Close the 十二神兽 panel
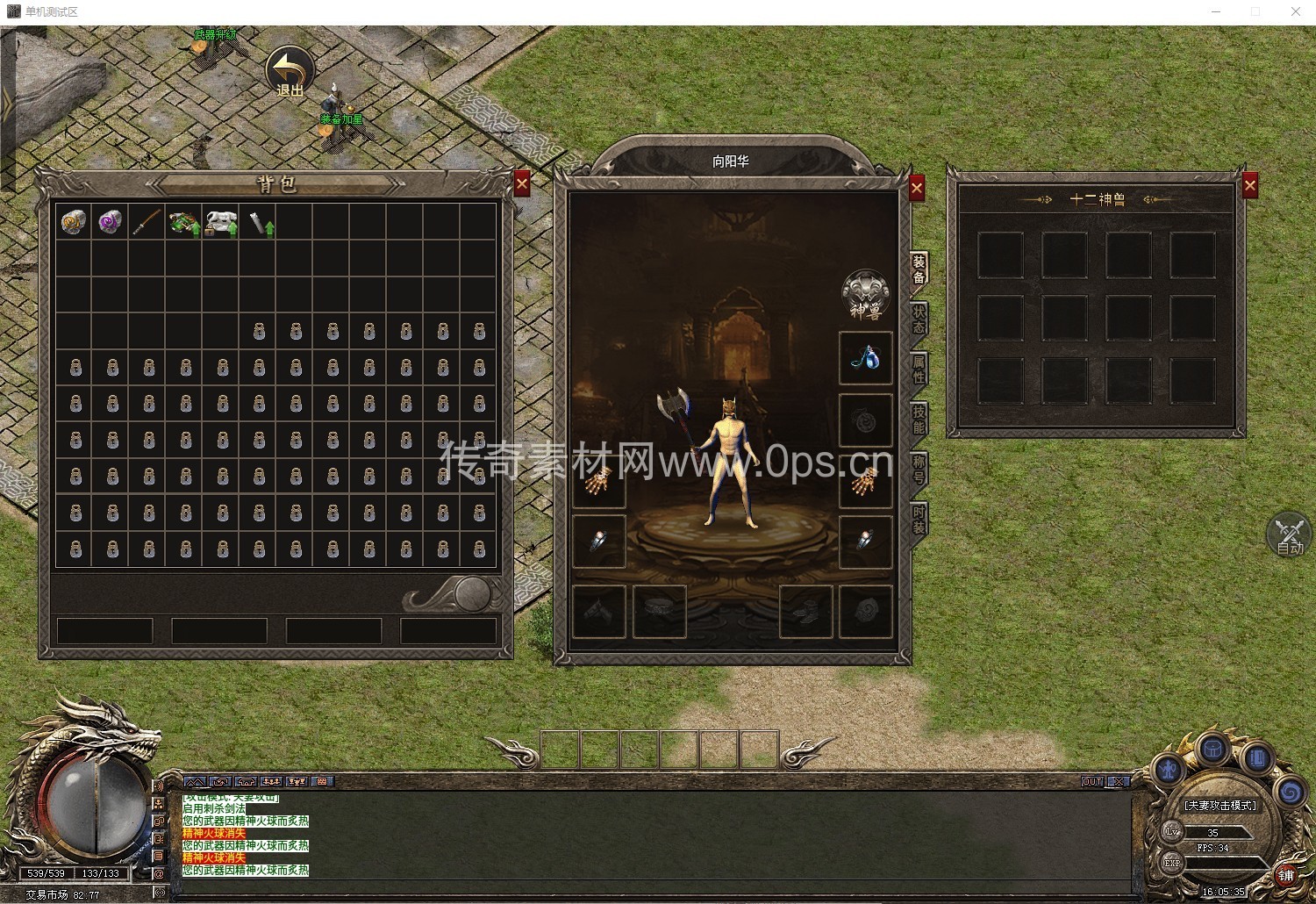The width and height of the screenshot is (1316, 904). 1250,185
